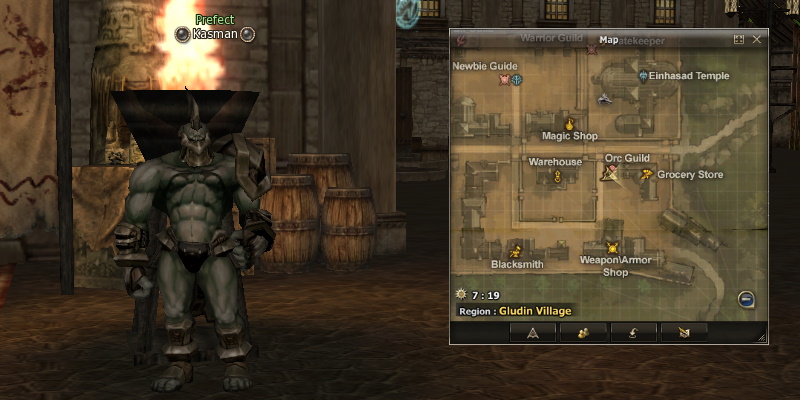The height and width of the screenshot is (400, 800).
Task: Select the Warrior Guild marker on the map
Action: (592, 49)
